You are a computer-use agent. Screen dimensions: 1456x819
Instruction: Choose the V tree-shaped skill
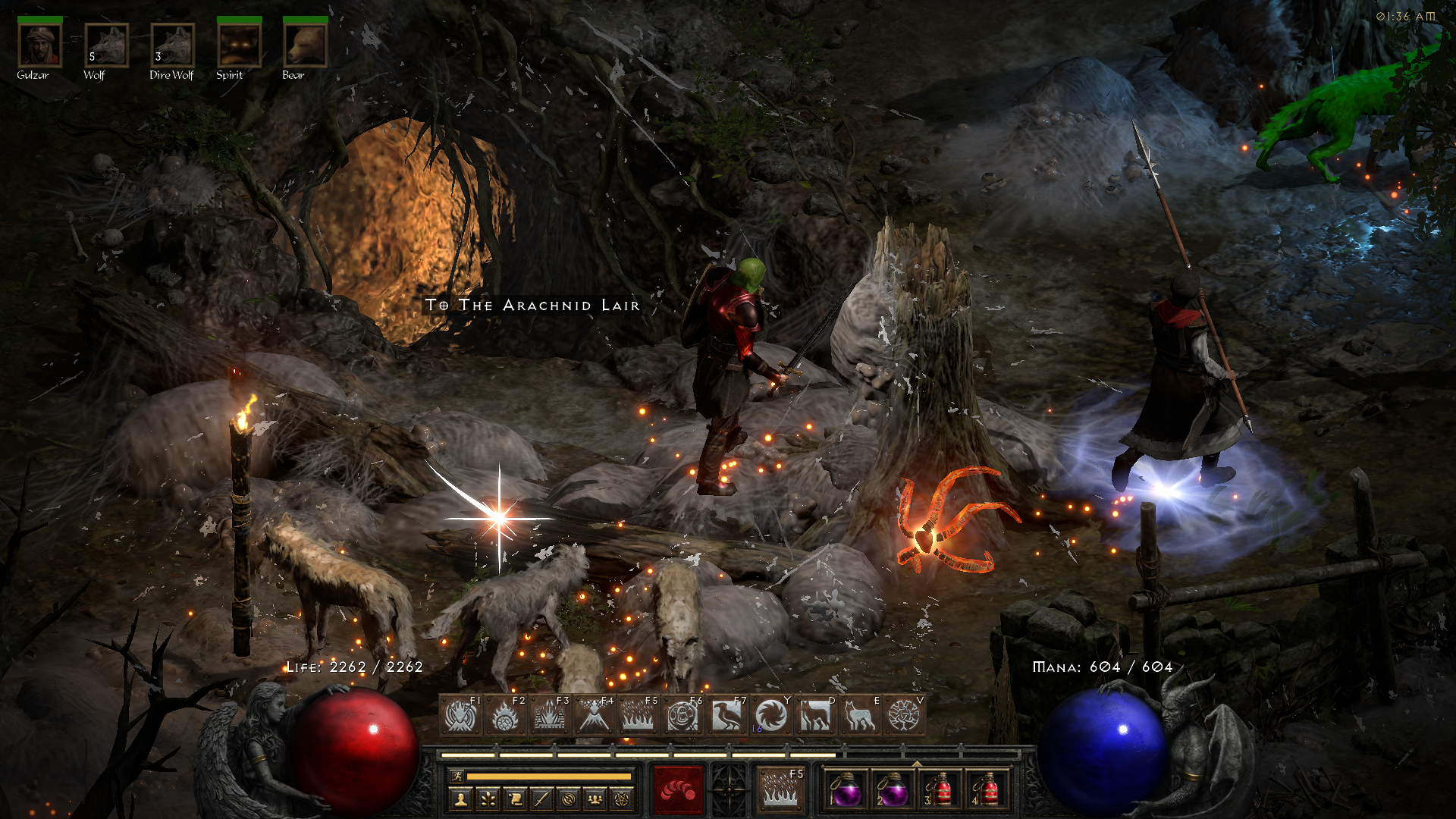click(904, 715)
